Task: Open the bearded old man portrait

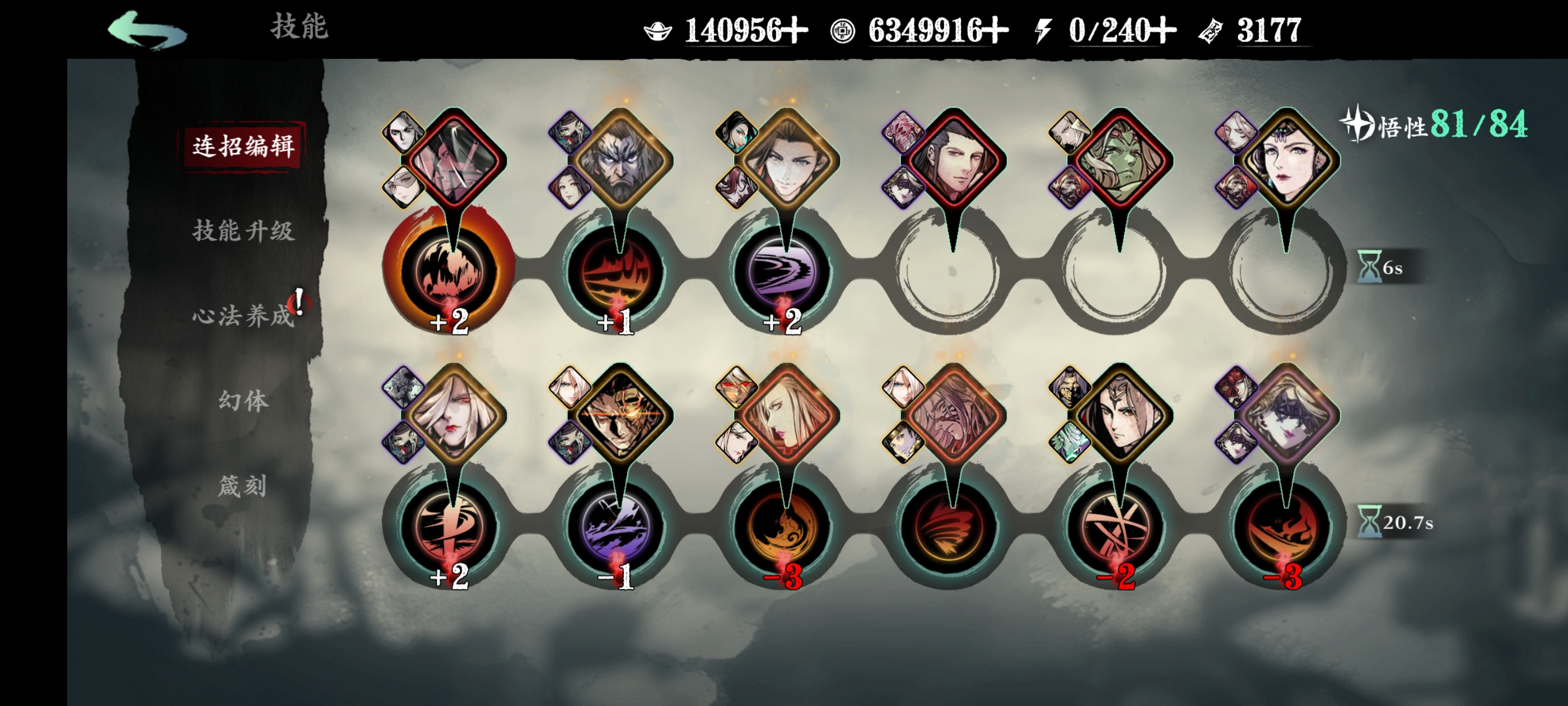Action: 620,160
